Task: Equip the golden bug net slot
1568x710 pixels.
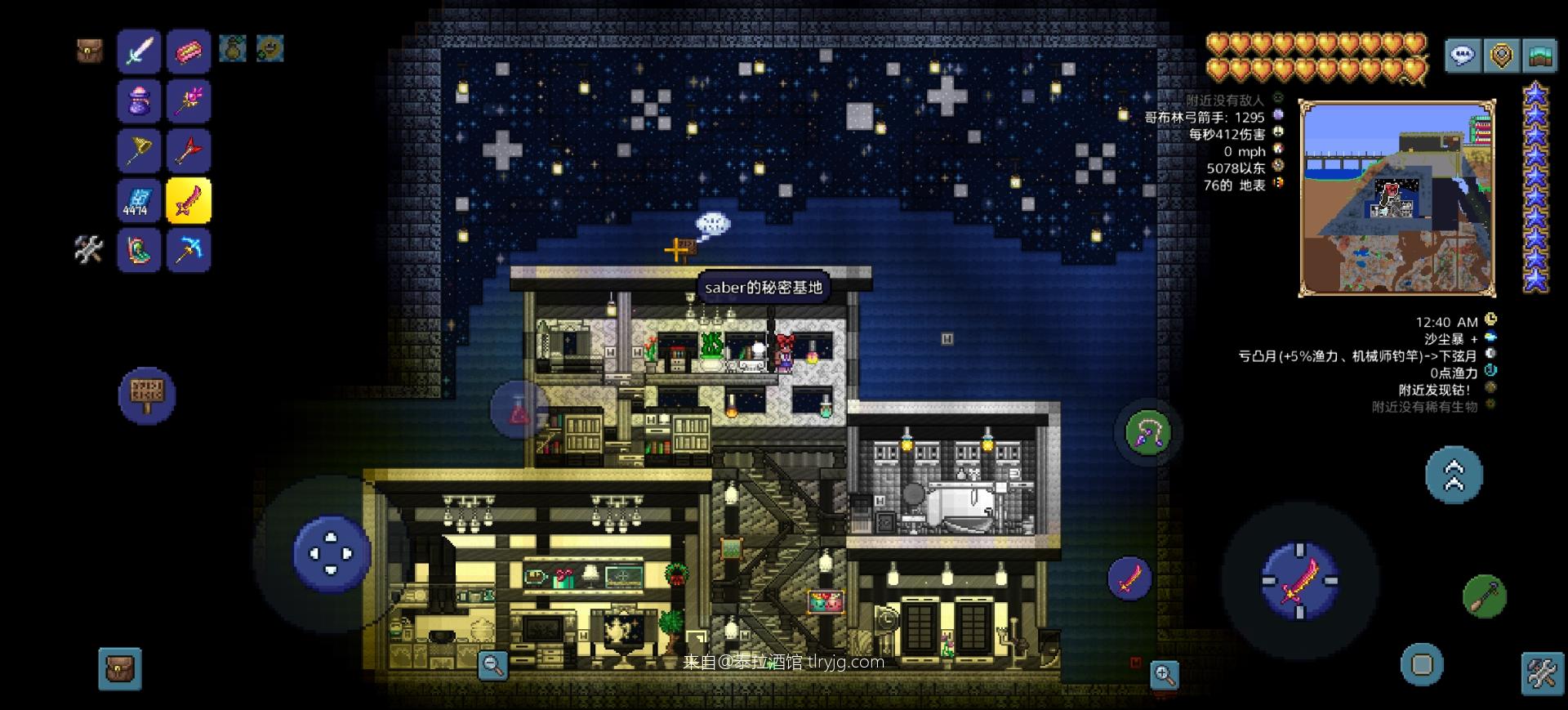Action: coord(139,151)
